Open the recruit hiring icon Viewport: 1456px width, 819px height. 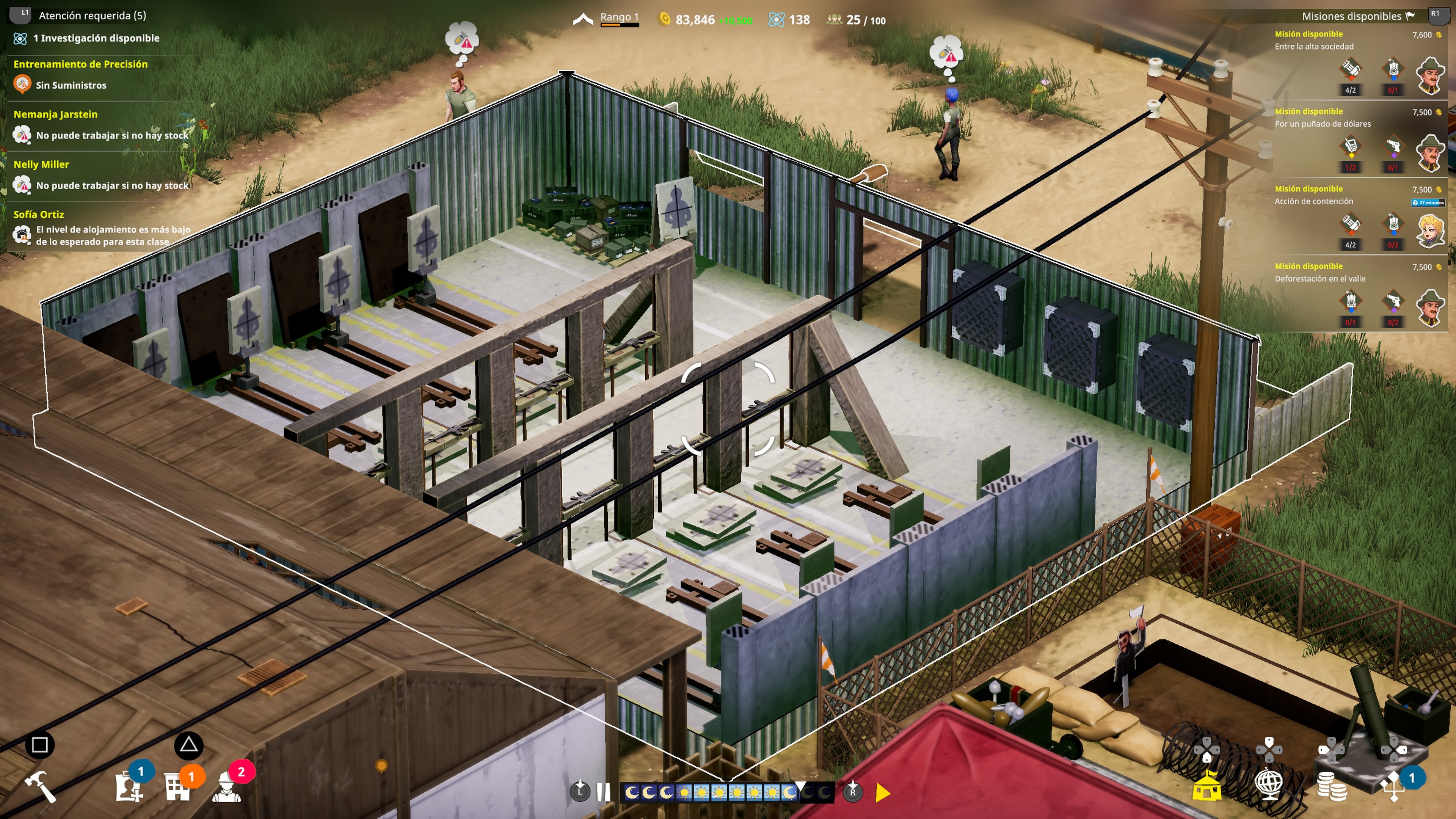pyautogui.click(x=129, y=786)
